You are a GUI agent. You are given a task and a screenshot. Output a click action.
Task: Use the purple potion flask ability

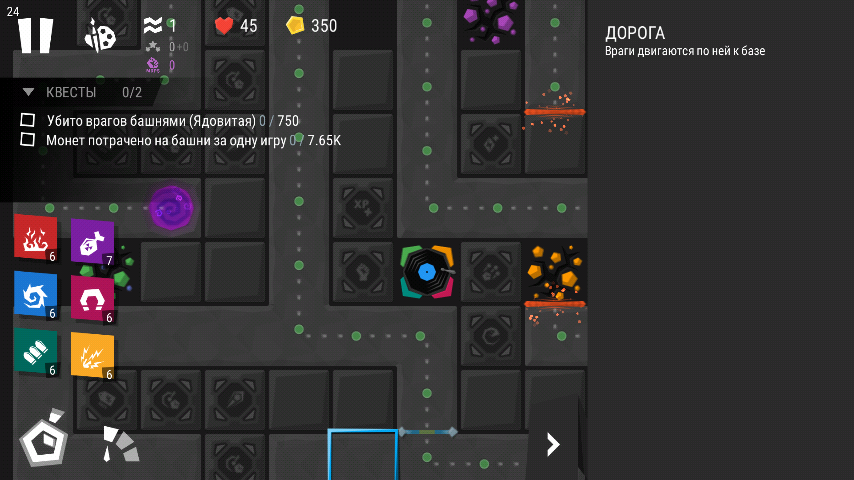pos(91,241)
